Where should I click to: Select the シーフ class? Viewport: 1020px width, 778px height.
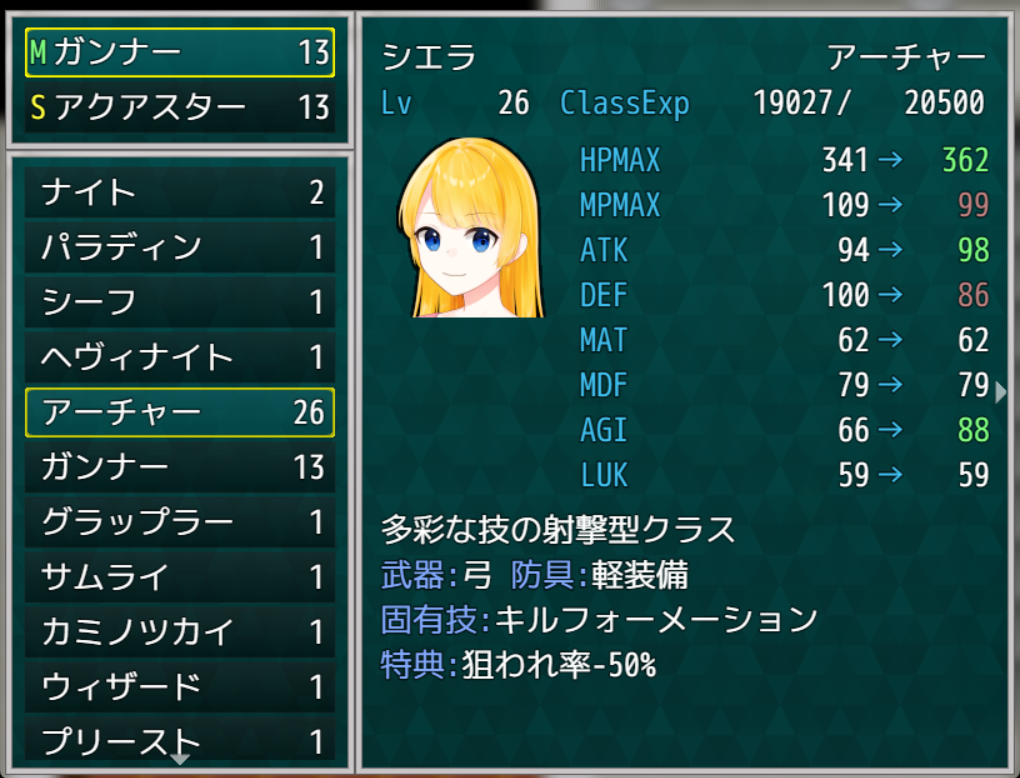(x=180, y=302)
